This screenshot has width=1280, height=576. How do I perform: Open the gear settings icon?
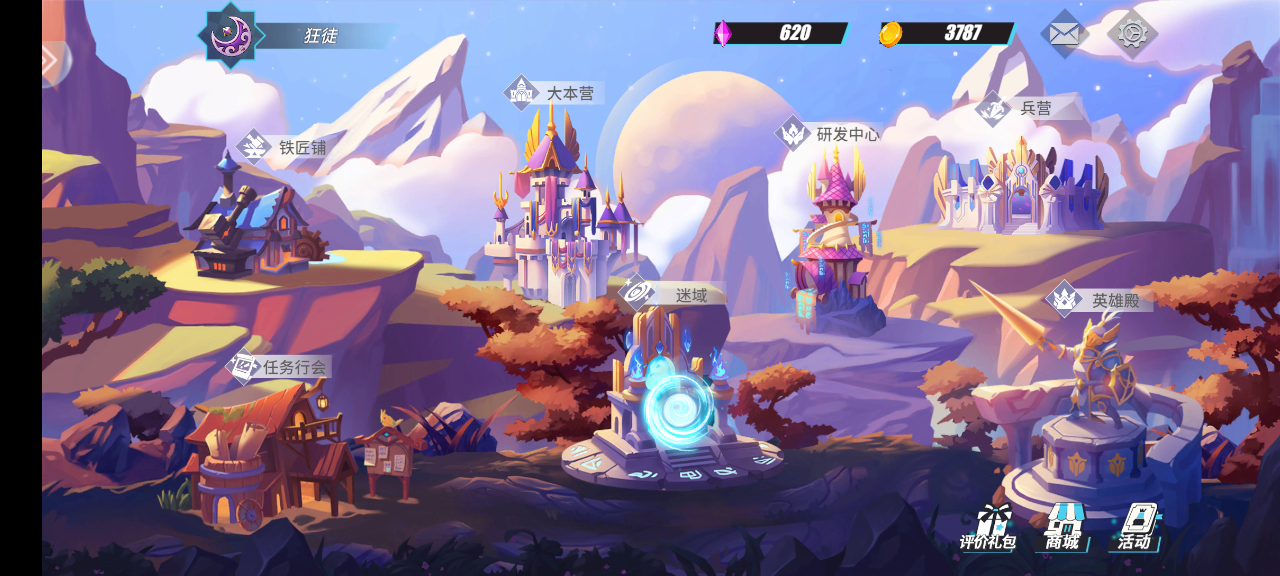(x=1132, y=34)
